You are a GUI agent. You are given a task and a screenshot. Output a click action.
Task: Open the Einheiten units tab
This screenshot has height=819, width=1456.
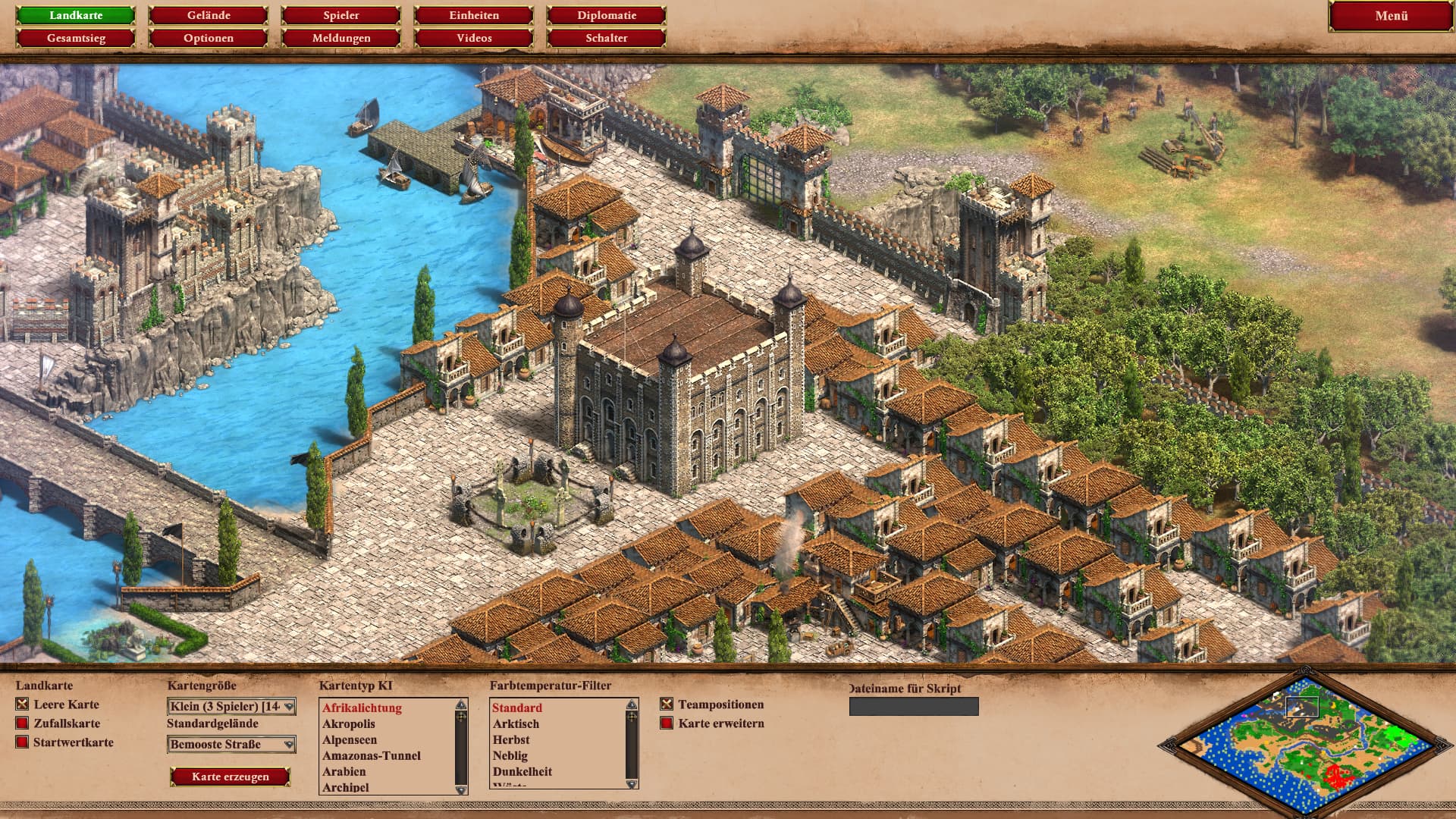pos(474,15)
